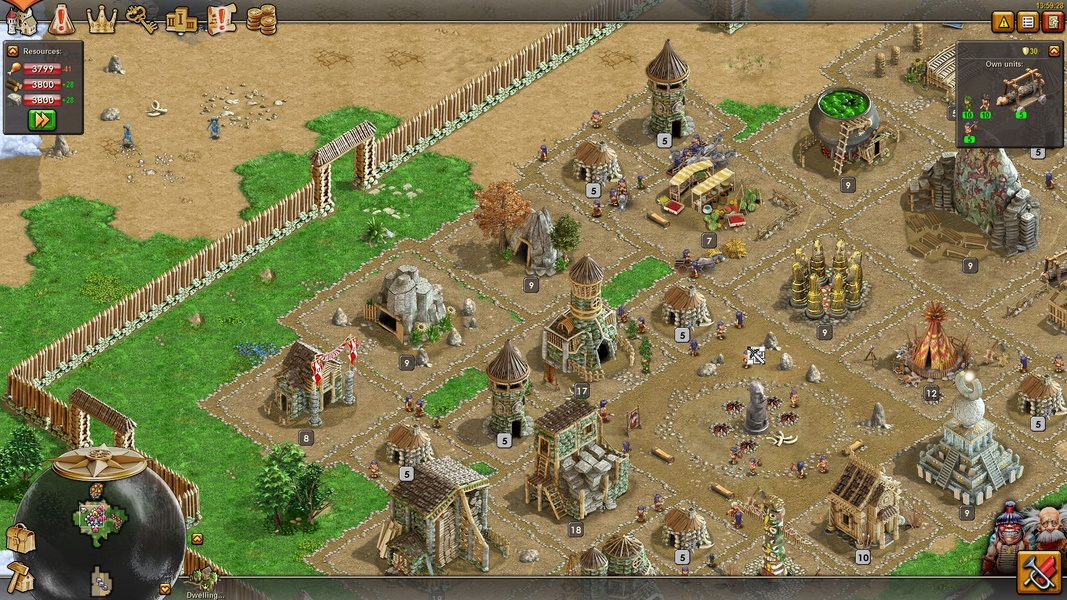Viewport: 1067px width, 600px height.
Task: Click the exclamation mark alert cone
Action: tap(62, 18)
